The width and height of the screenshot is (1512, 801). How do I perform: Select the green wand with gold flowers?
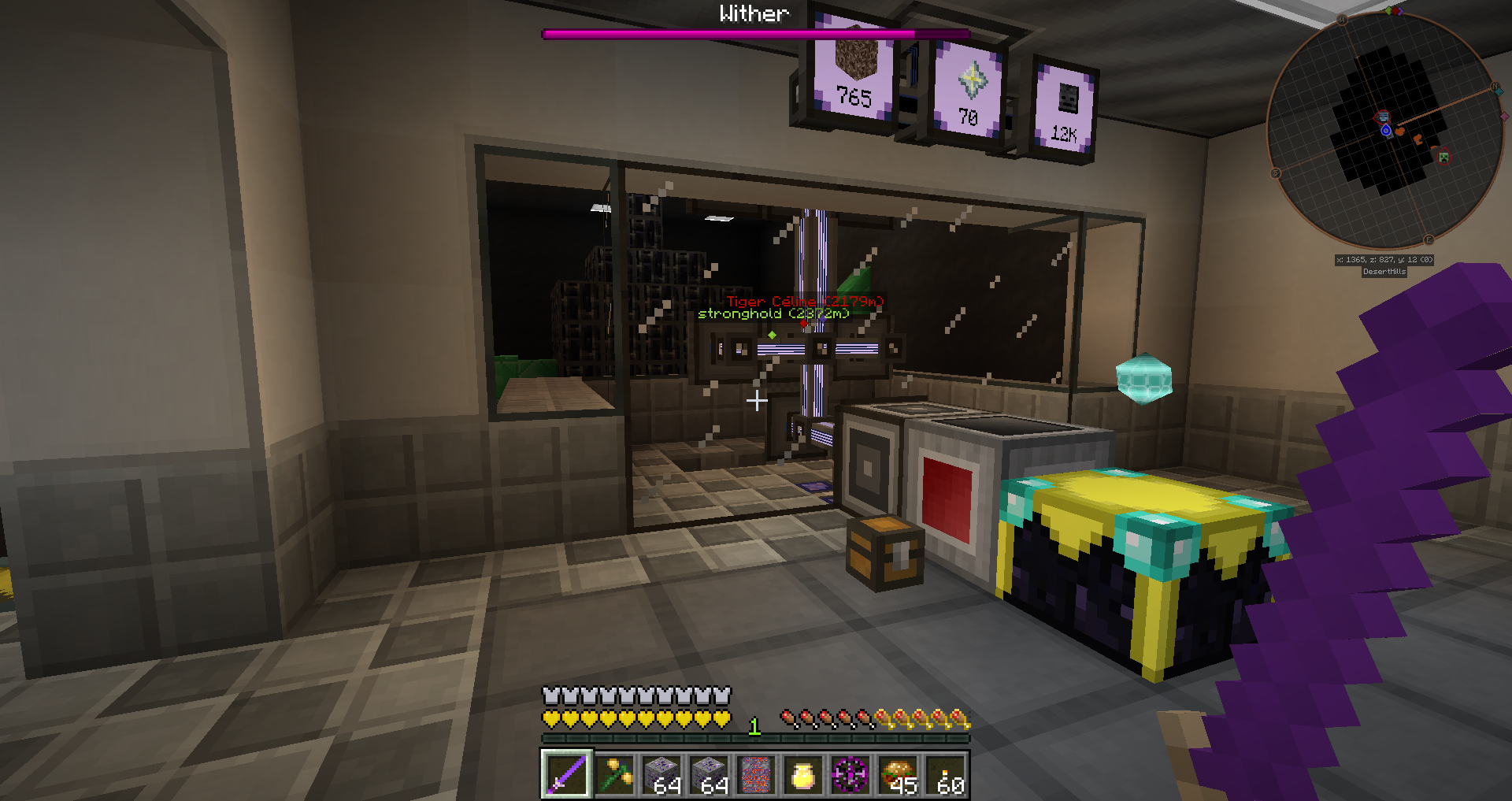(x=614, y=774)
